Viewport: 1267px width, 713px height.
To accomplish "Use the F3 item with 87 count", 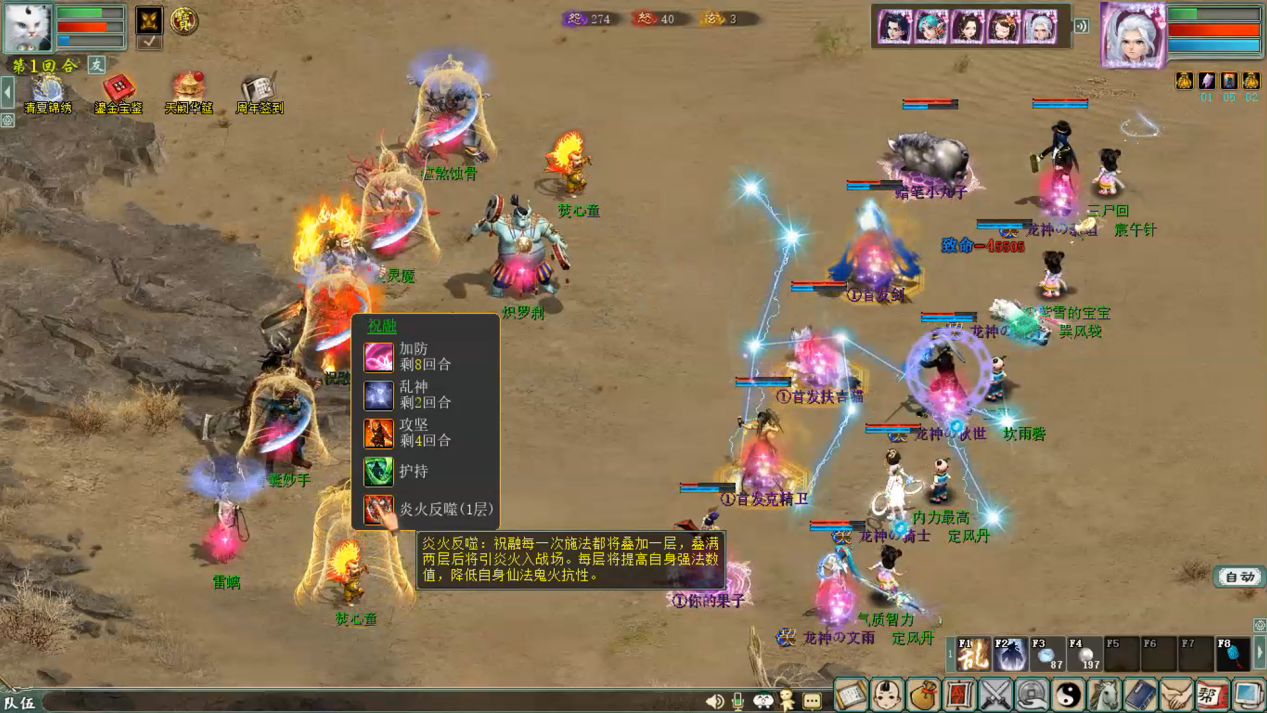I will click(1047, 654).
